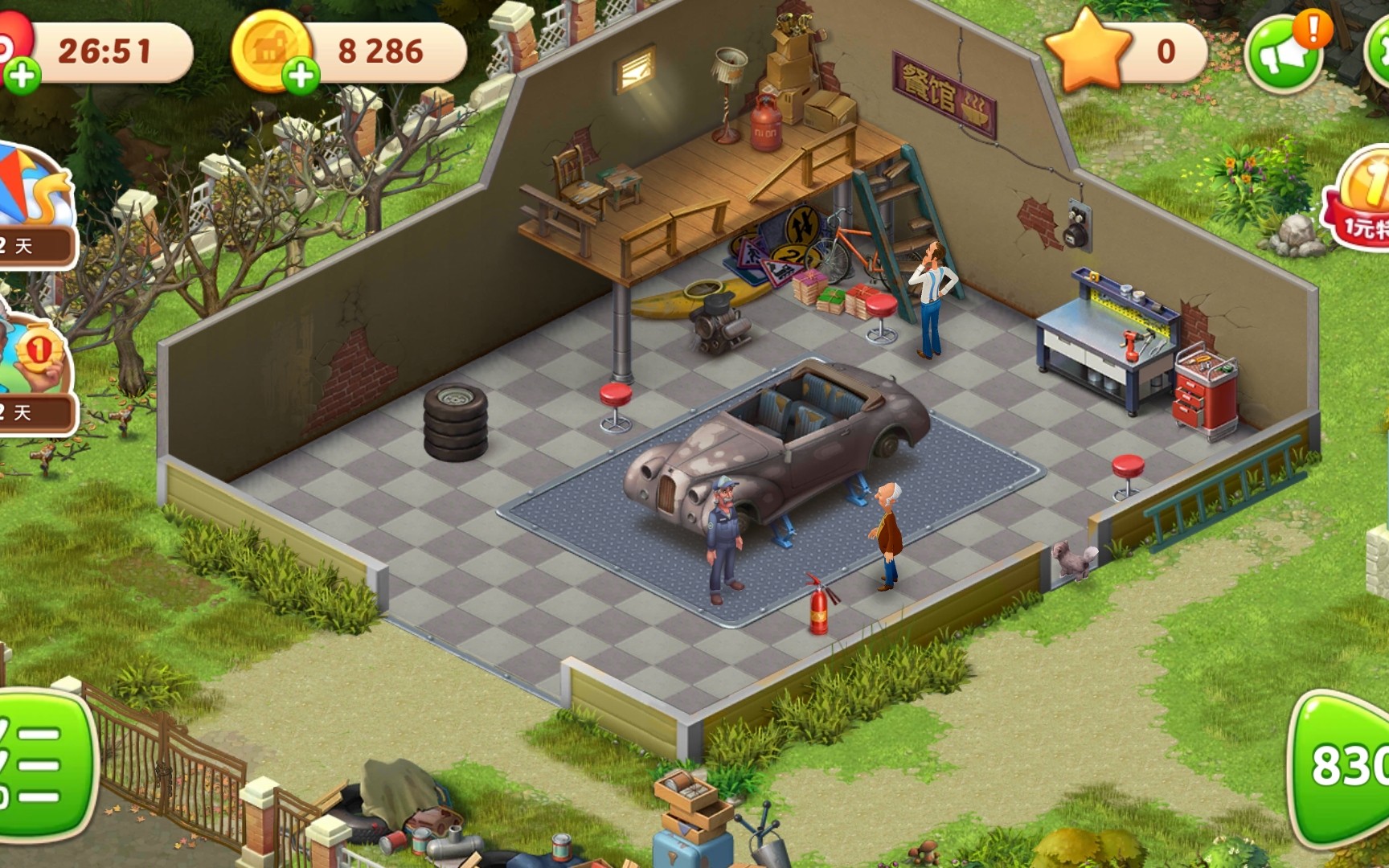Tap the gold star counter
1389x868 pixels.
[x=1125, y=52]
